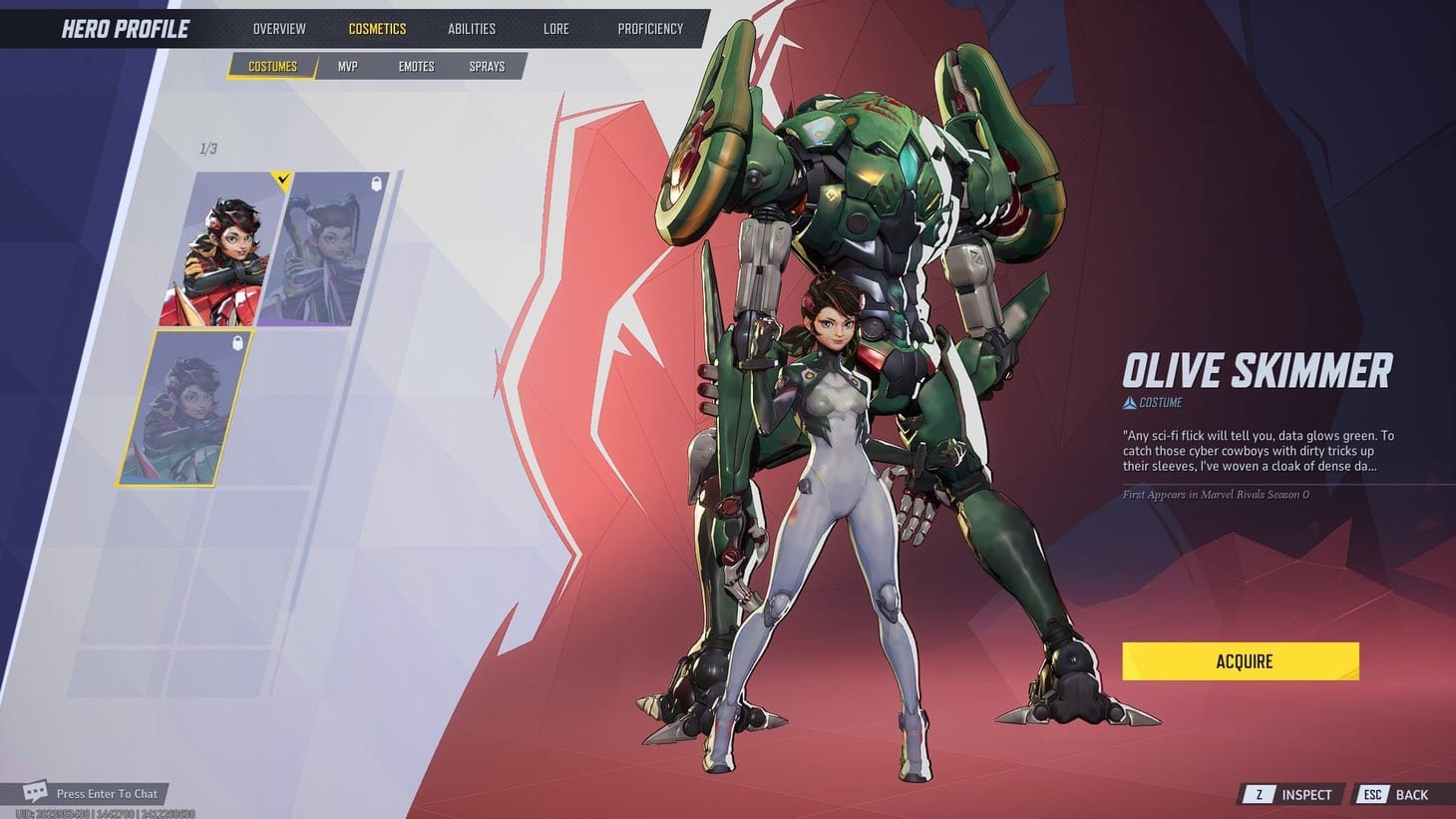Click Inspect at the bottom right

[x=1306, y=794]
